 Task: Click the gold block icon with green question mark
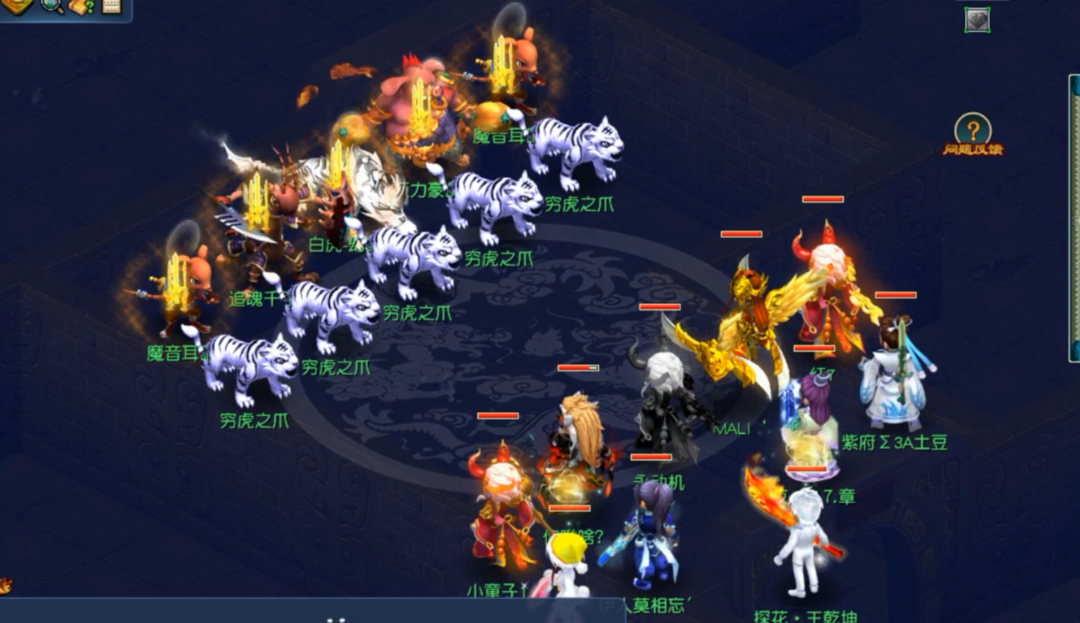click(82, 6)
